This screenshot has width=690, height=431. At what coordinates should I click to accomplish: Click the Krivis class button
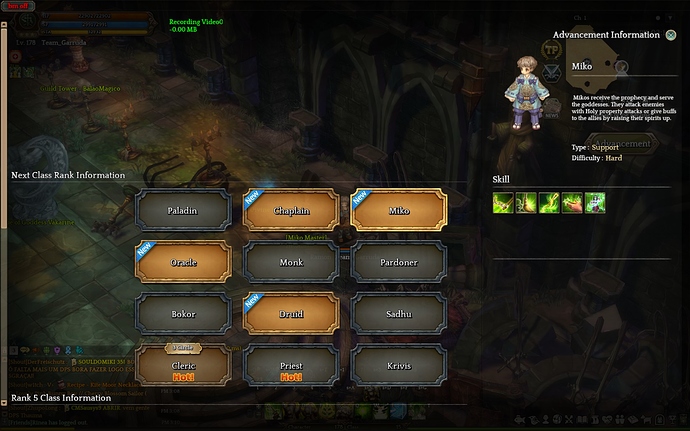[398, 365]
